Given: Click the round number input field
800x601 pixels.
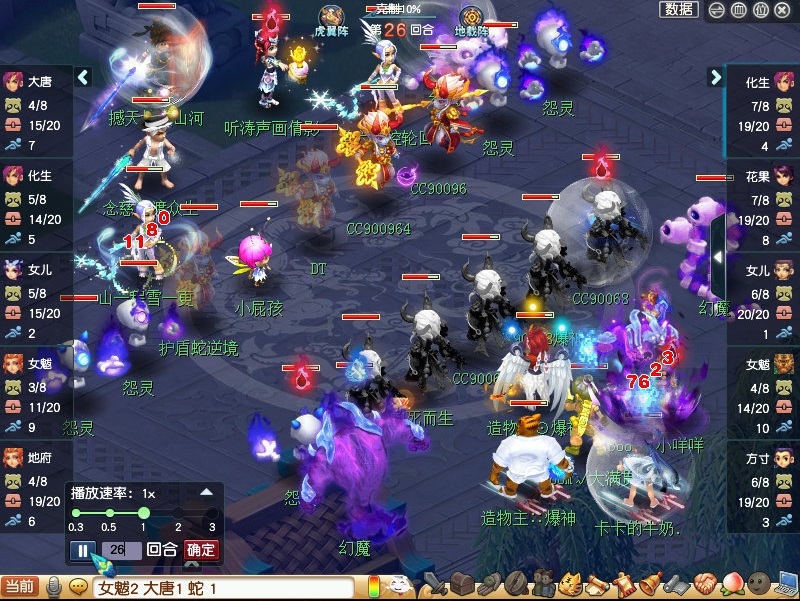Looking at the screenshot, I should pos(120,550).
